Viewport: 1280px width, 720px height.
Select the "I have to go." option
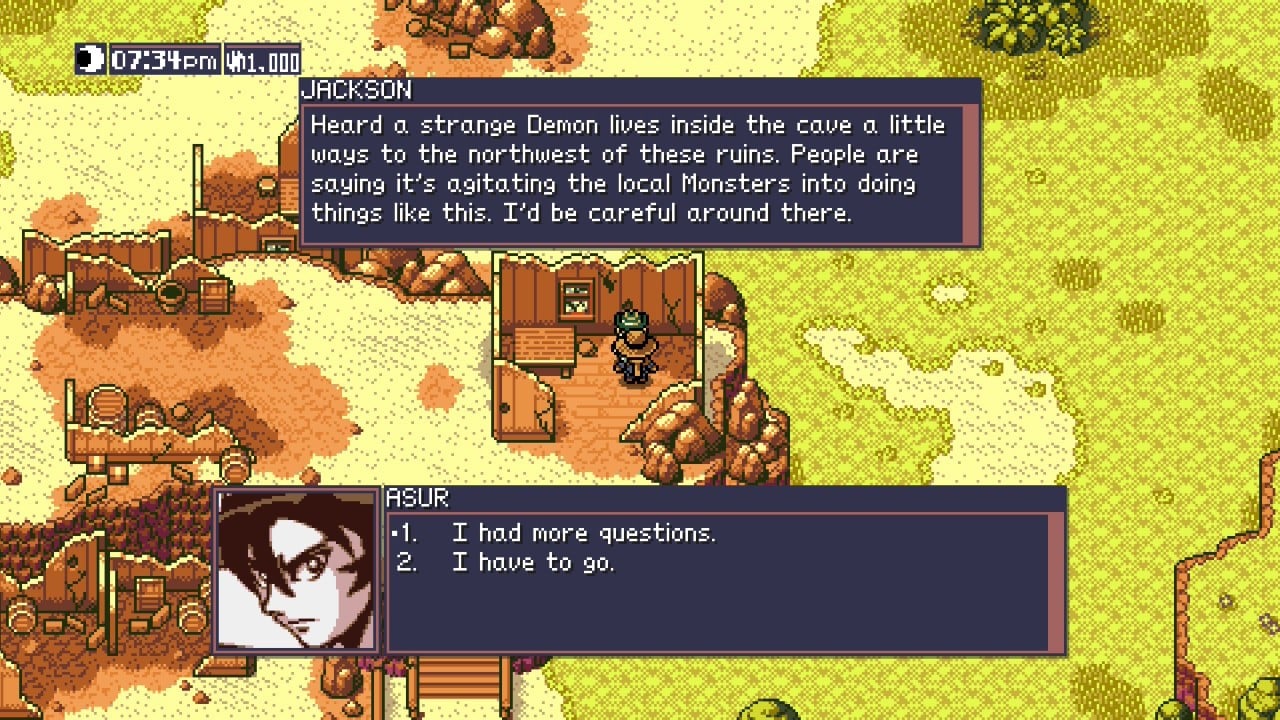(532, 563)
